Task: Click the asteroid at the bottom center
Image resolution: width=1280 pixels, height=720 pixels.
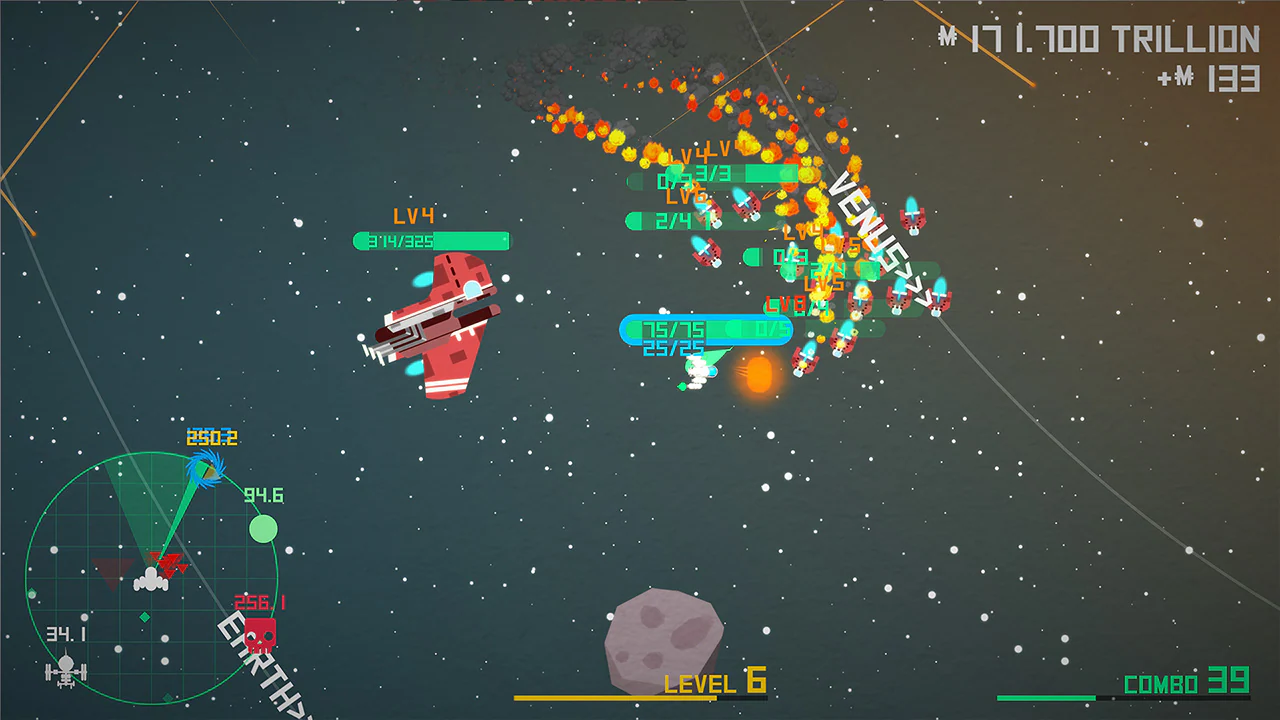Action: [664, 640]
